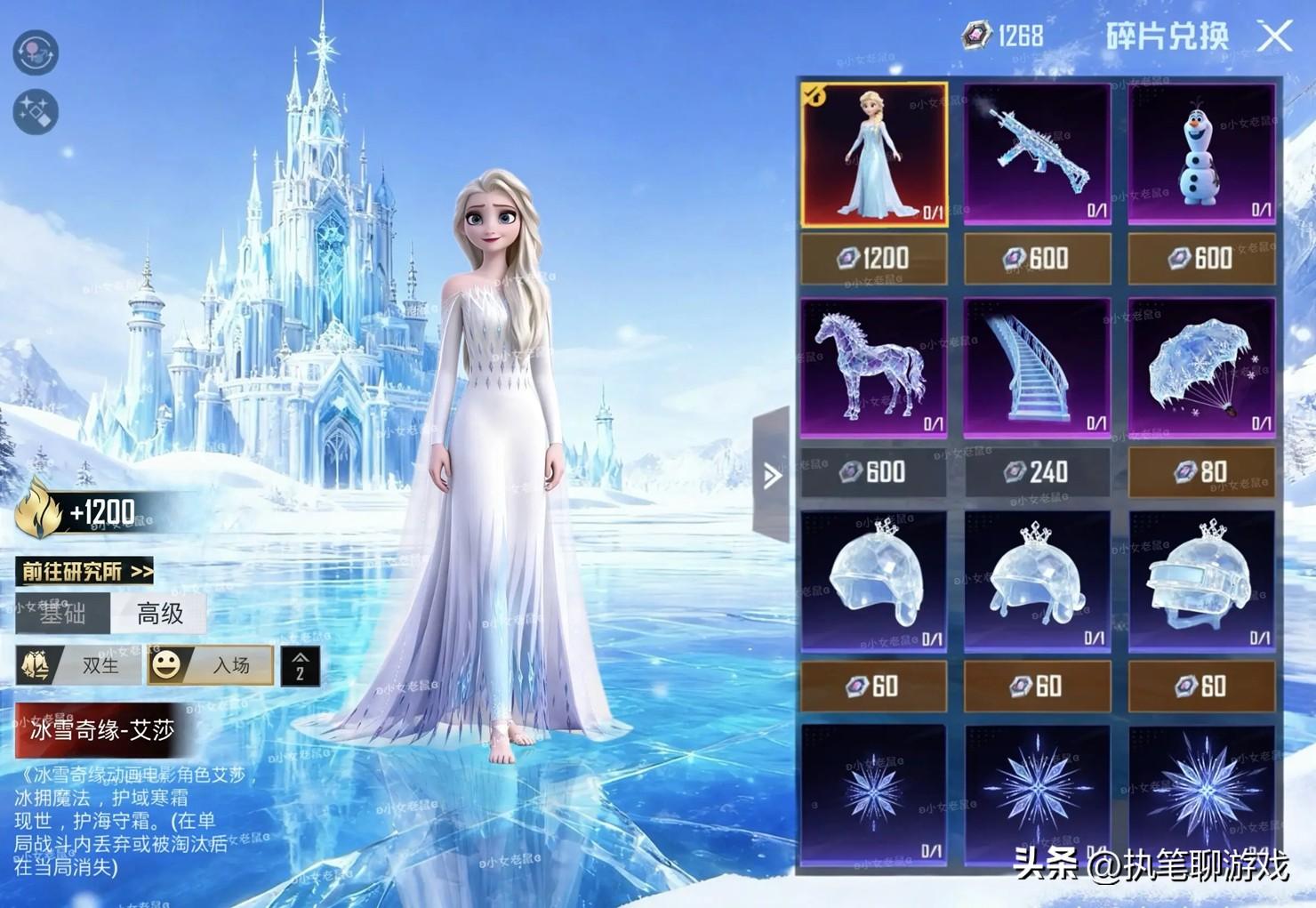Pick the ice crystal horse item
Screen dimensions: 1316x908
pos(874,368)
